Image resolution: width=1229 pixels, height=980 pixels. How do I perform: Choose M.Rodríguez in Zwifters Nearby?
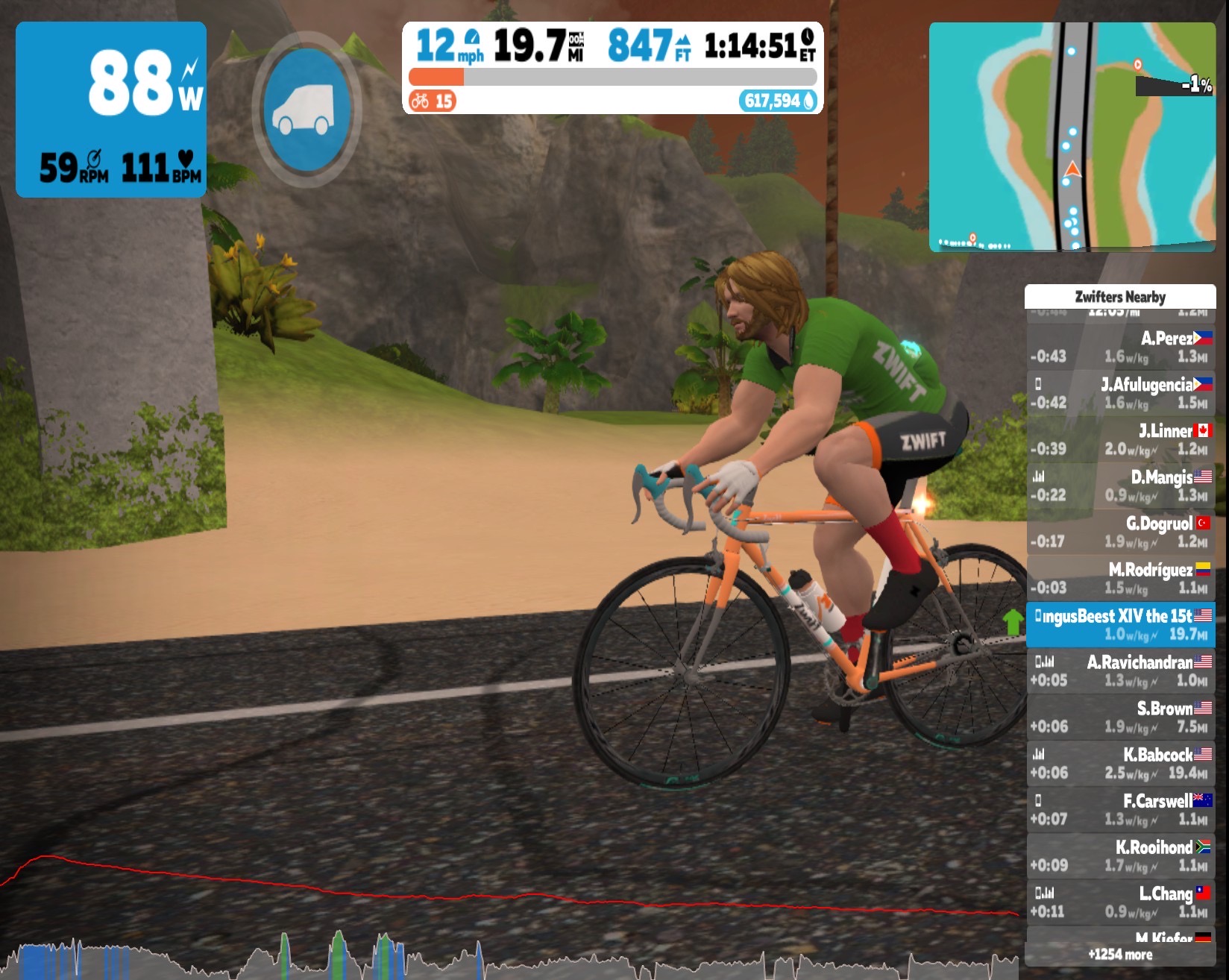(1120, 579)
